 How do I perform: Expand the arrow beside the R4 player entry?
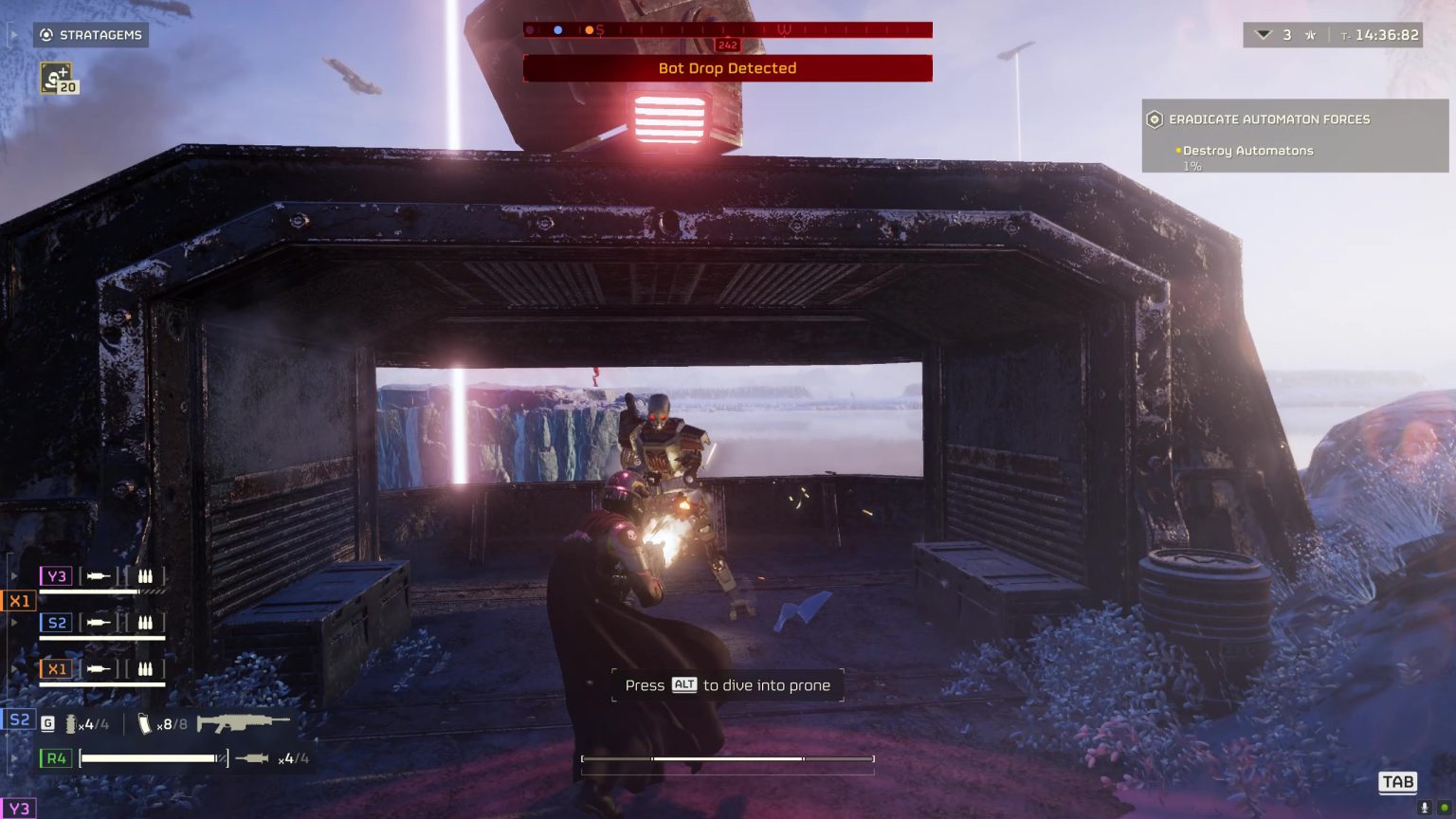[13, 758]
